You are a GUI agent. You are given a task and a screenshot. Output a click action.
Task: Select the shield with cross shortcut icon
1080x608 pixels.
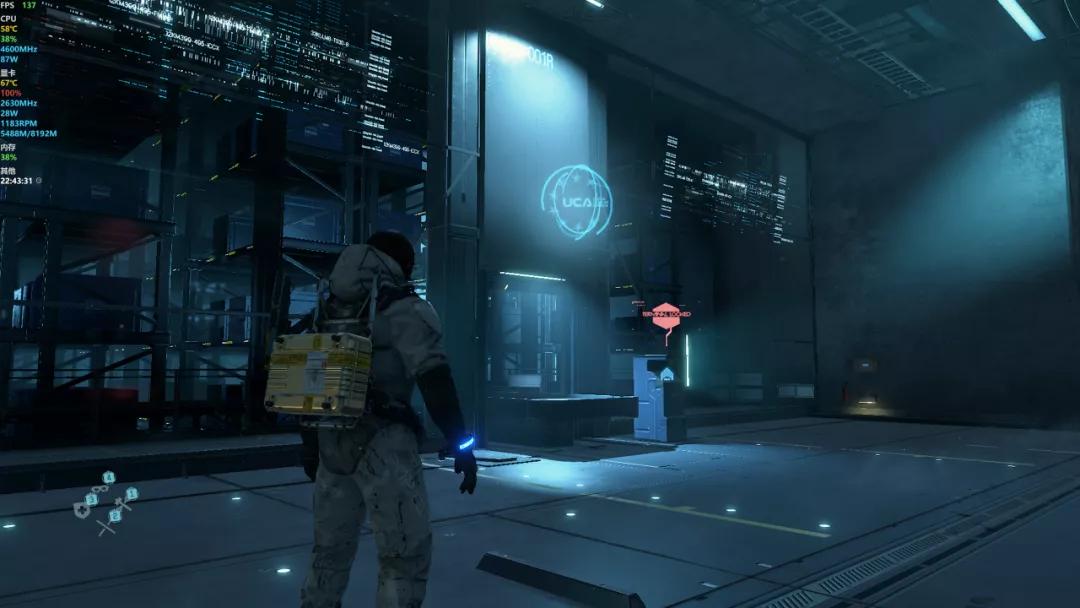click(82, 510)
